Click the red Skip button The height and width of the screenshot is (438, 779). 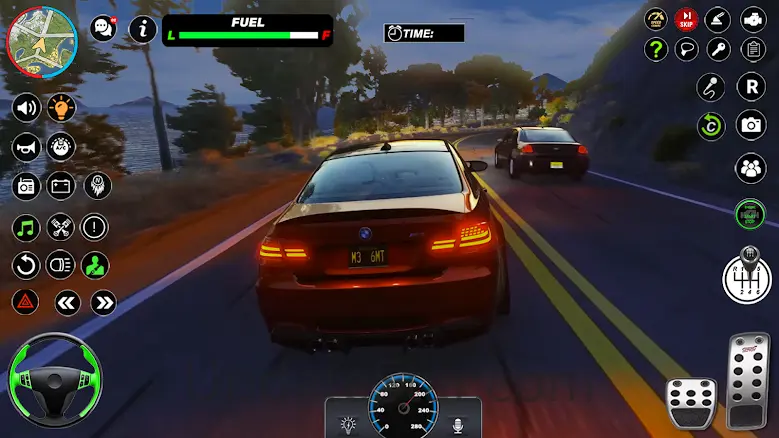click(686, 19)
